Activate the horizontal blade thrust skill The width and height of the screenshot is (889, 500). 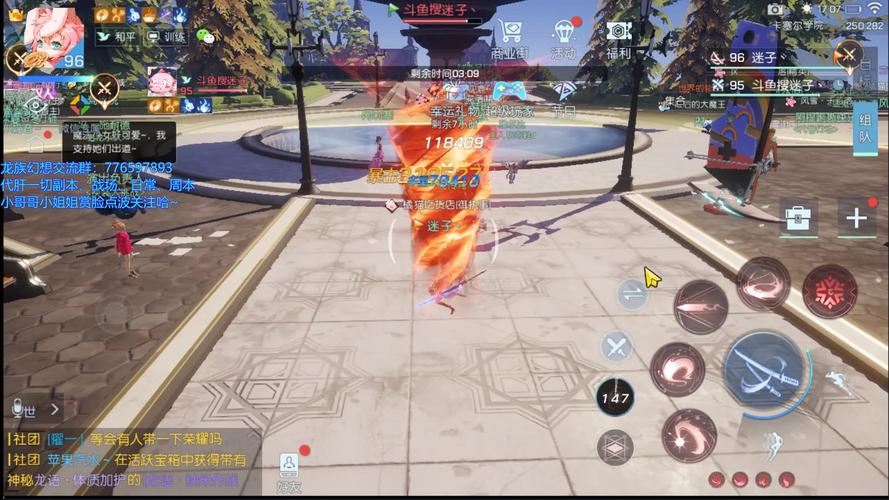[x=700, y=305]
